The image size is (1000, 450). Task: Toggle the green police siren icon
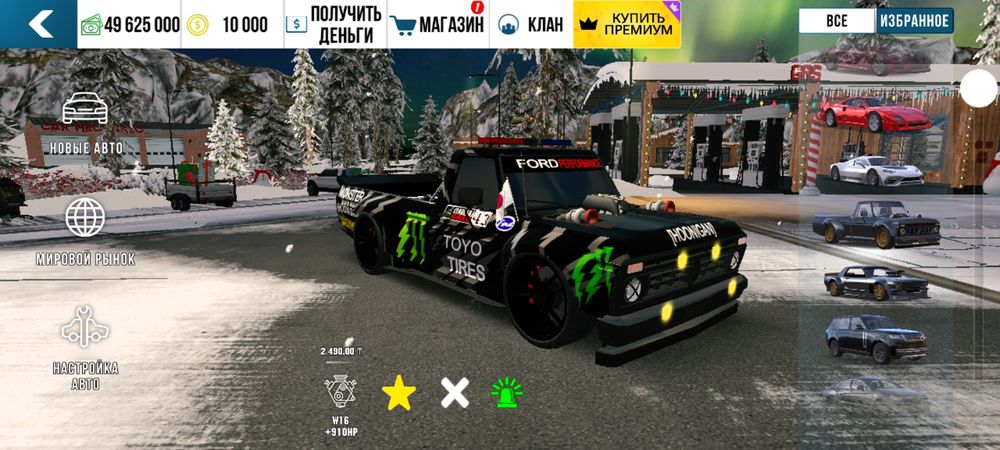pos(507,393)
